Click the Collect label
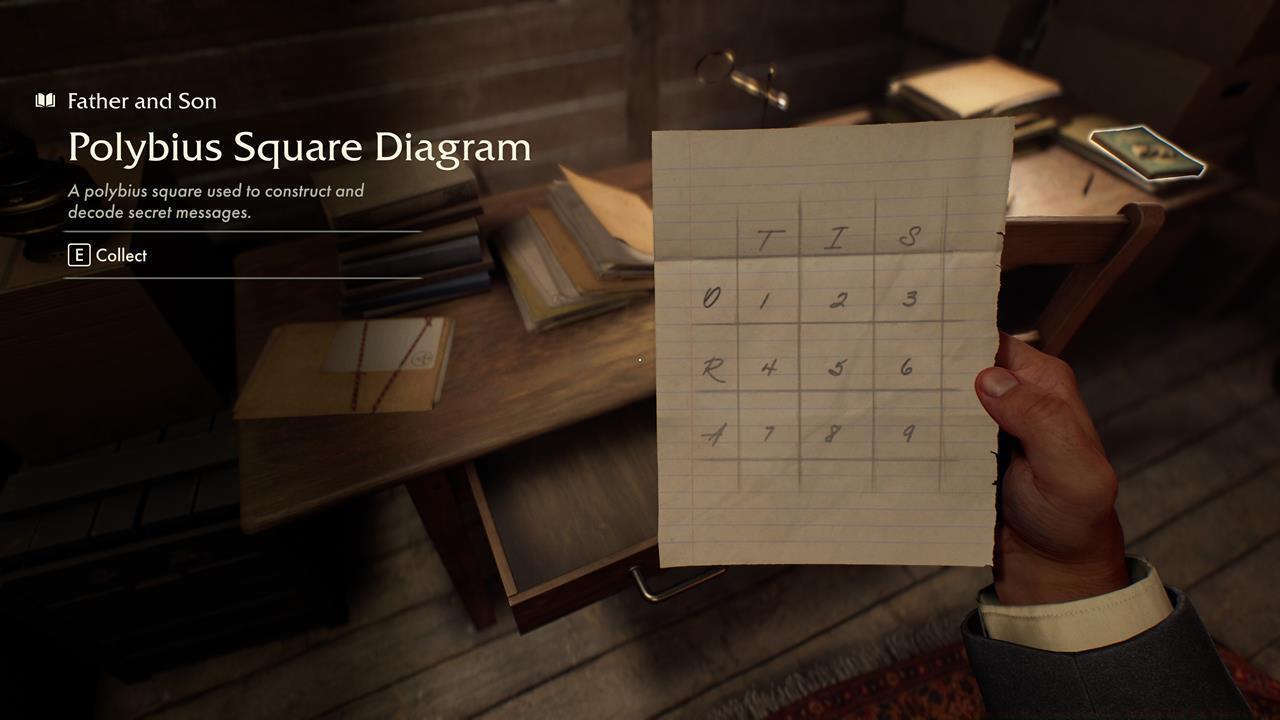This screenshot has width=1280, height=720. pos(121,255)
